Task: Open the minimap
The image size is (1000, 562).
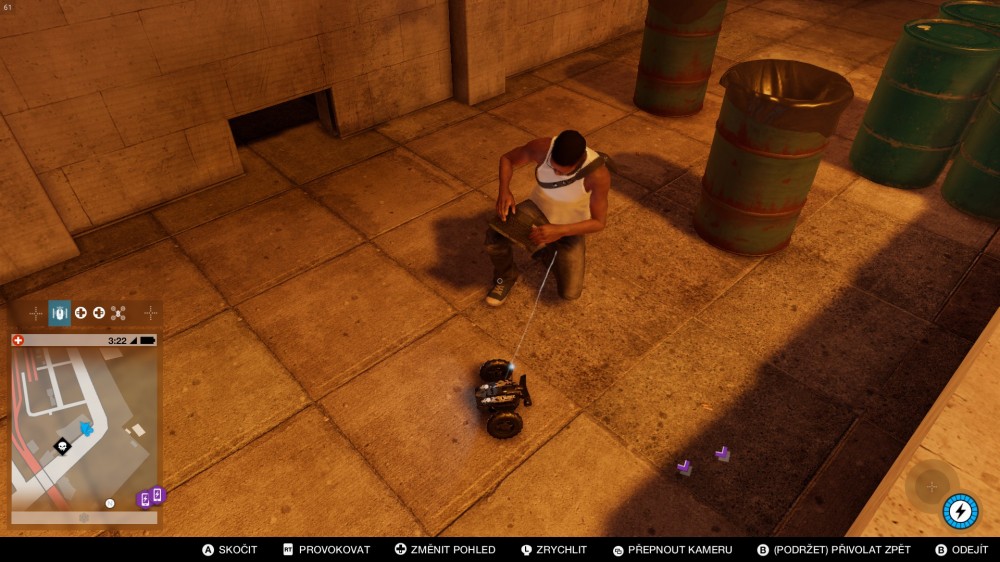Action: pos(84,425)
